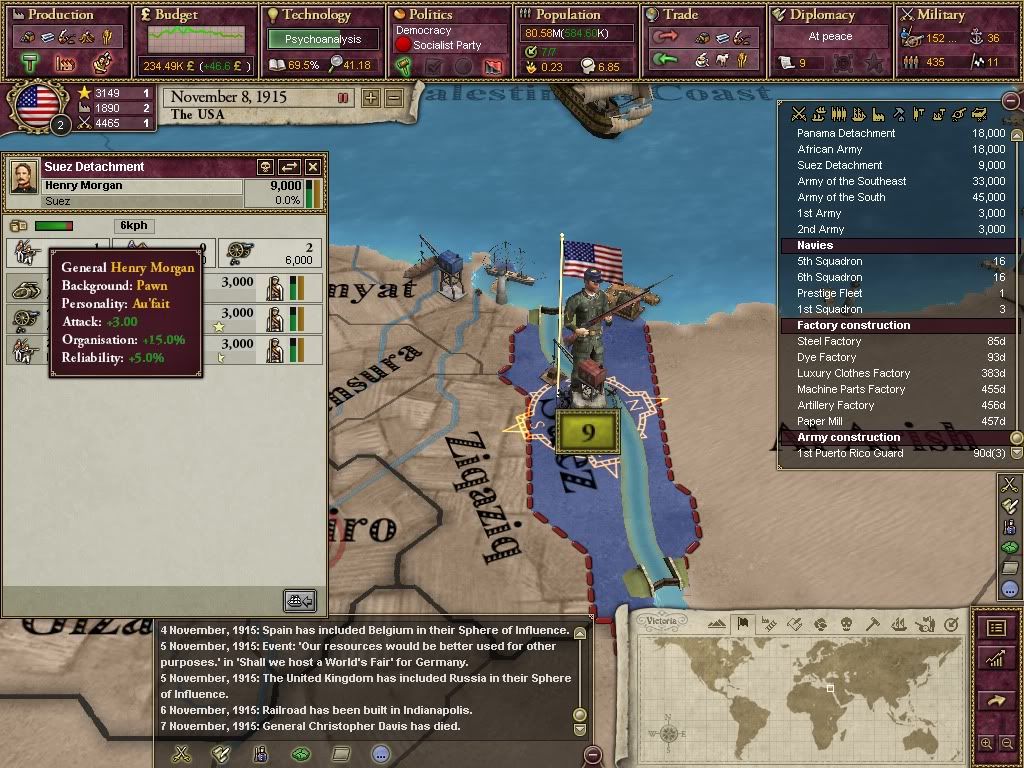Open the Budget screen
The height and width of the screenshot is (768, 1024).
click(176, 15)
